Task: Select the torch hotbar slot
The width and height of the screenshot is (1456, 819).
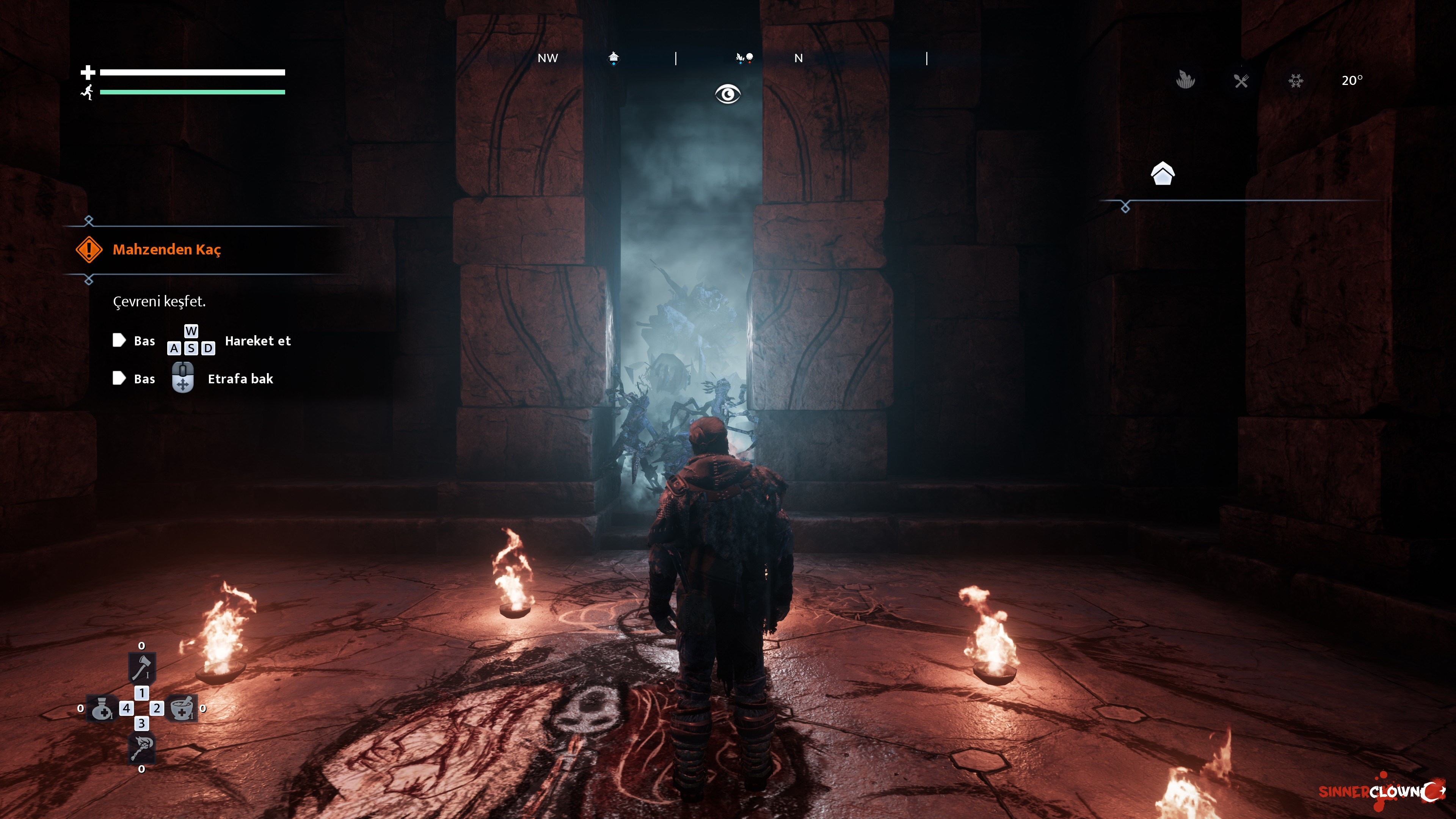Action: click(x=141, y=748)
